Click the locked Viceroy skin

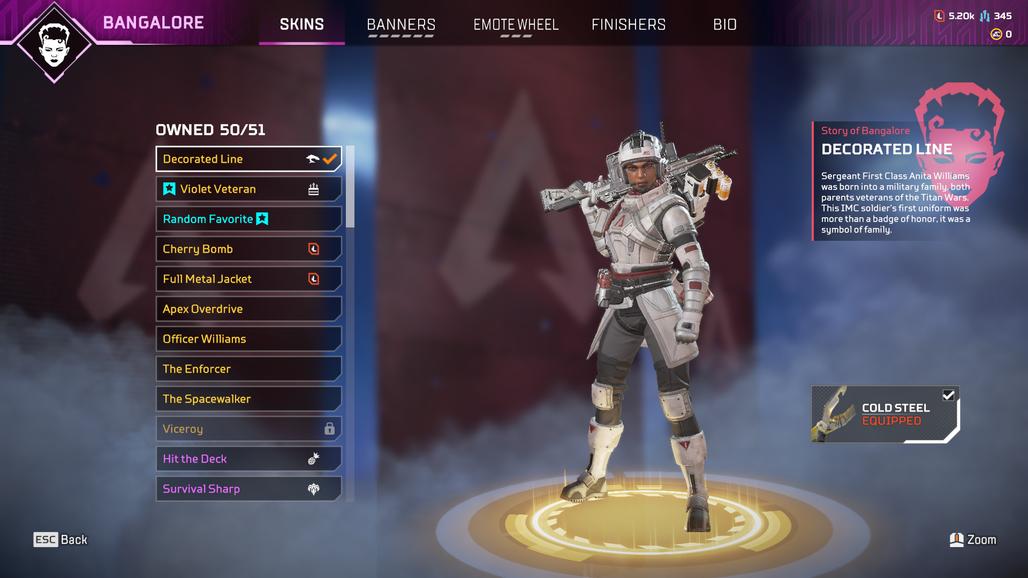pos(248,429)
